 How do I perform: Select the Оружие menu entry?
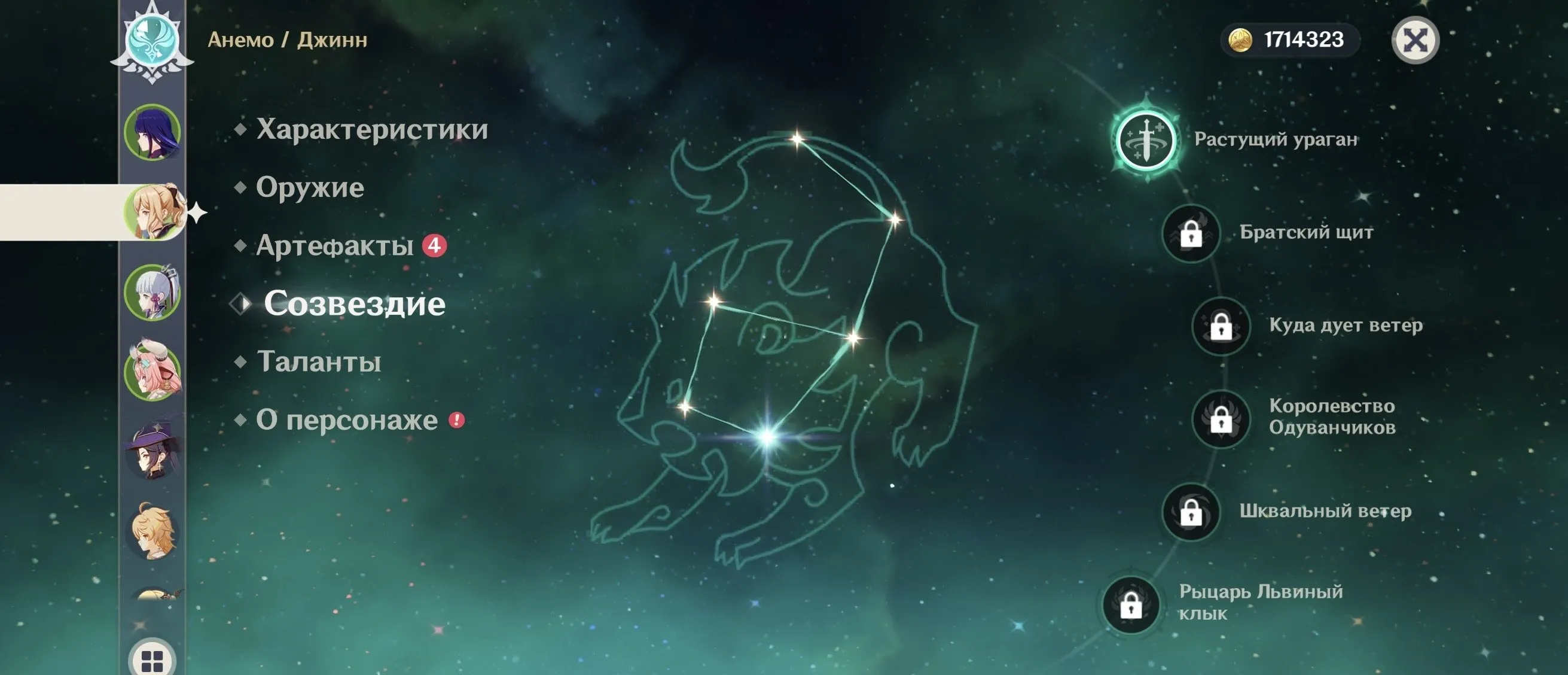[309, 187]
